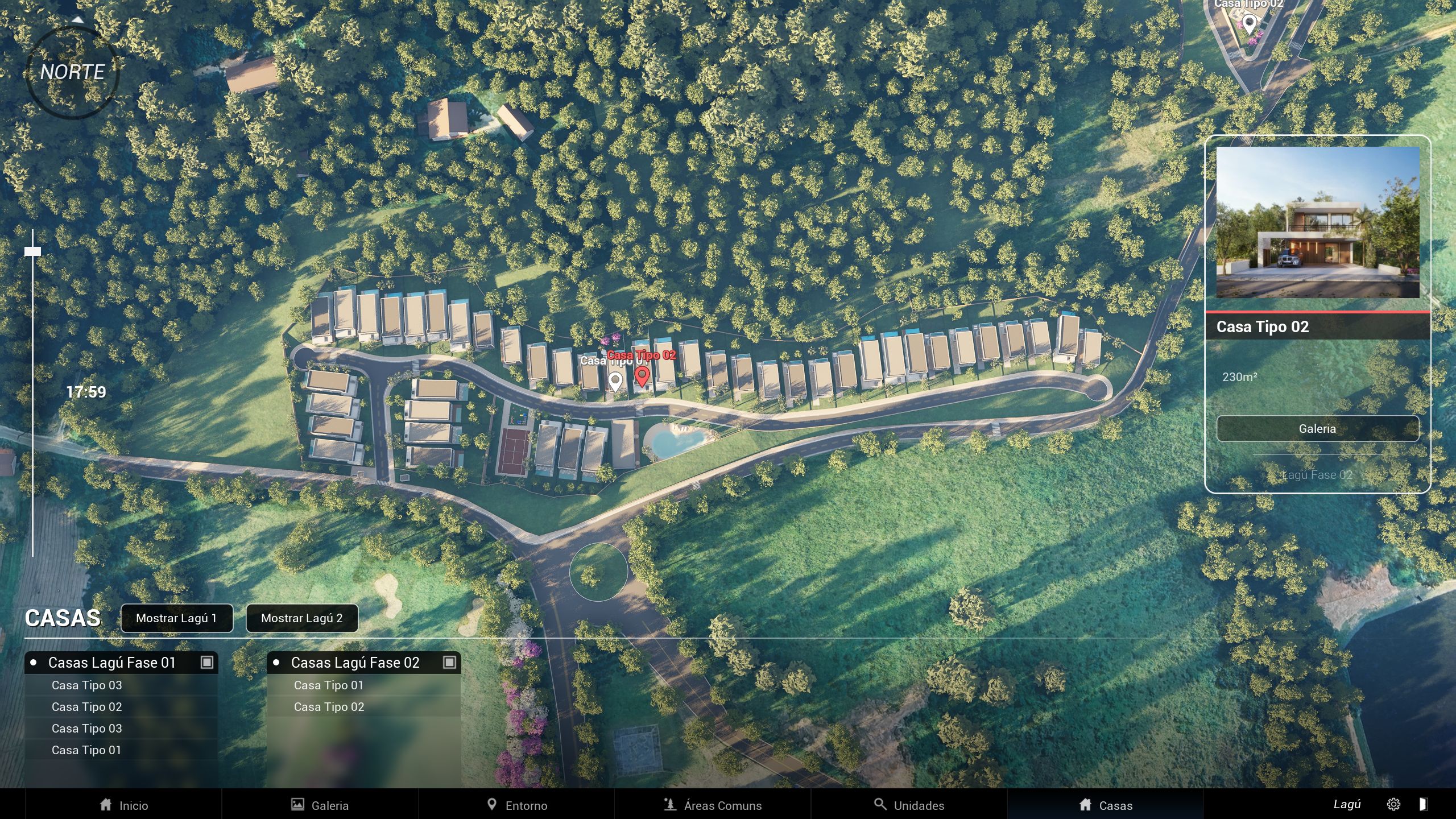The height and width of the screenshot is (819, 1456).
Task: Open the Entorno section
Action: (516, 805)
